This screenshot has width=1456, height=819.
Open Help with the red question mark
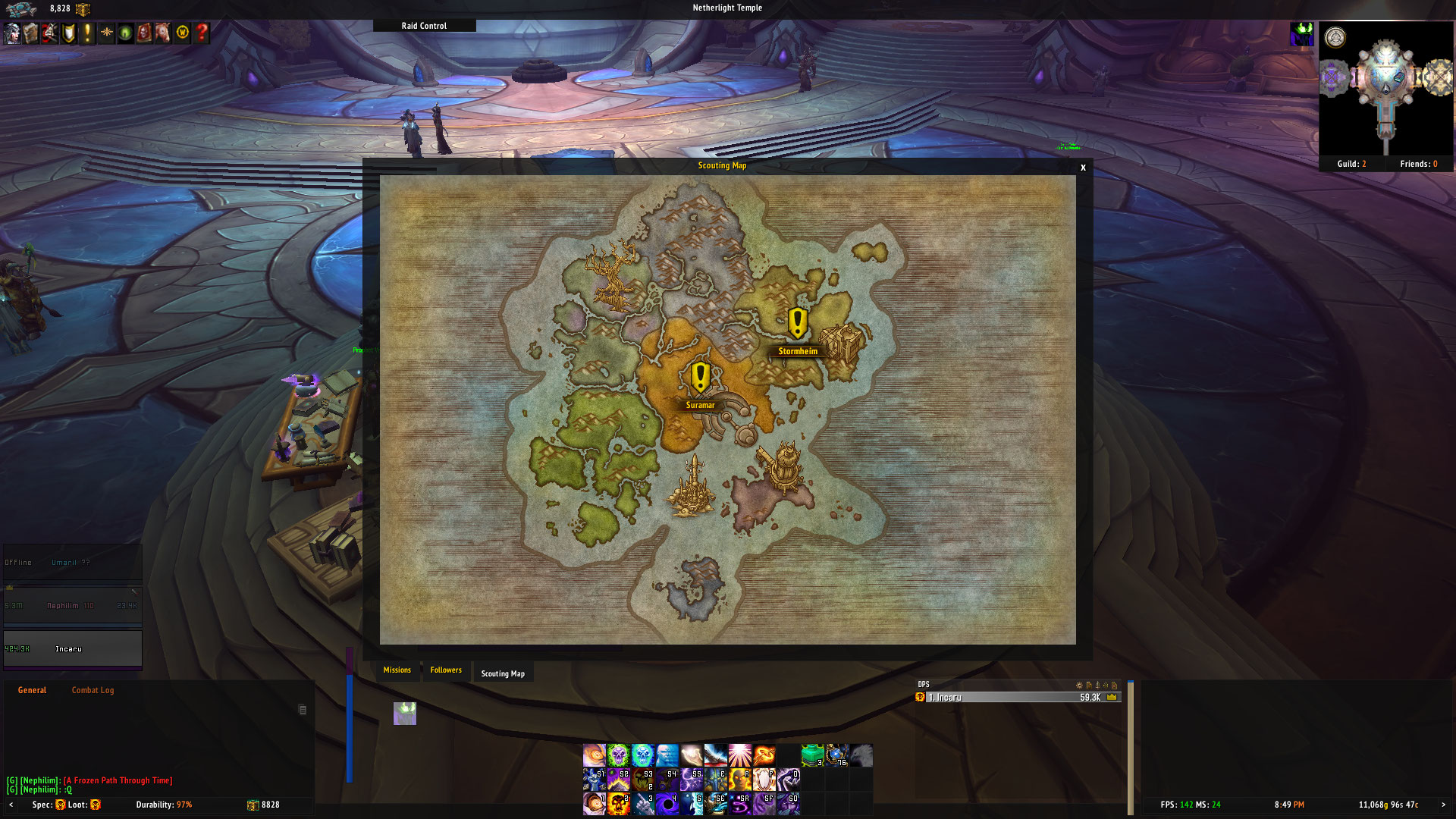[x=200, y=33]
